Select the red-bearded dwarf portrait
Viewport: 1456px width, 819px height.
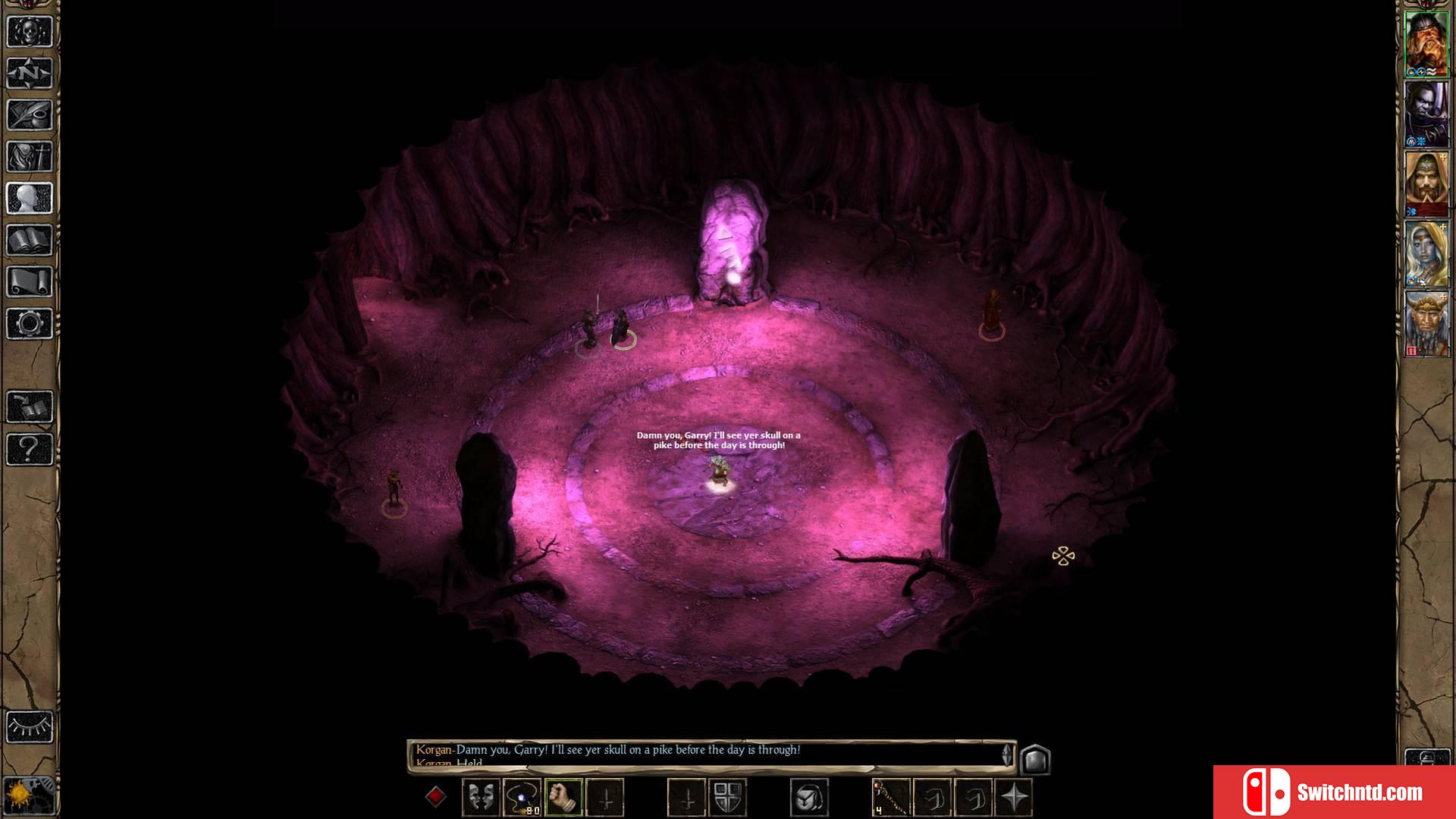click(1426, 42)
